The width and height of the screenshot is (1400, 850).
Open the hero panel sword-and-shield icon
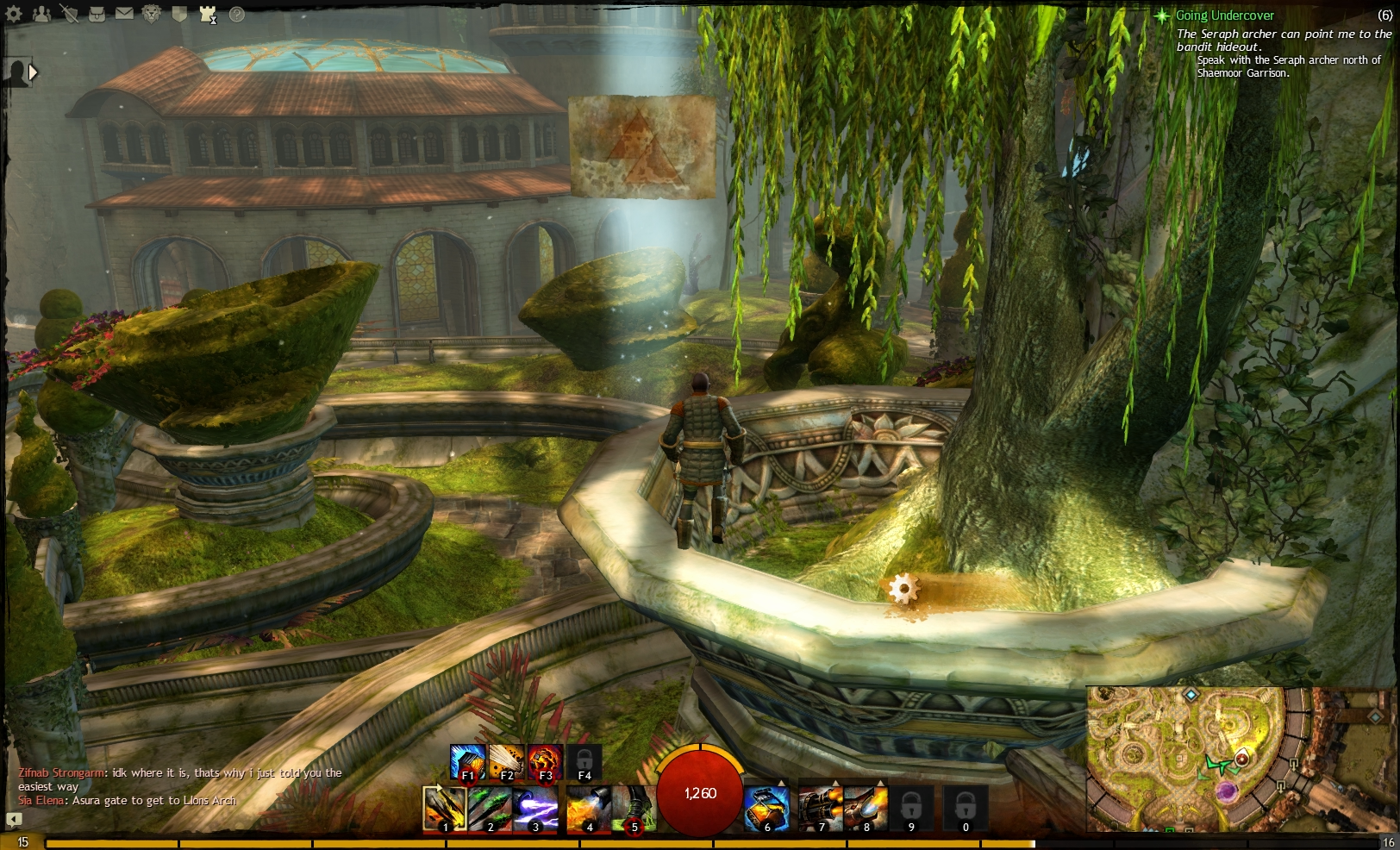(70, 13)
